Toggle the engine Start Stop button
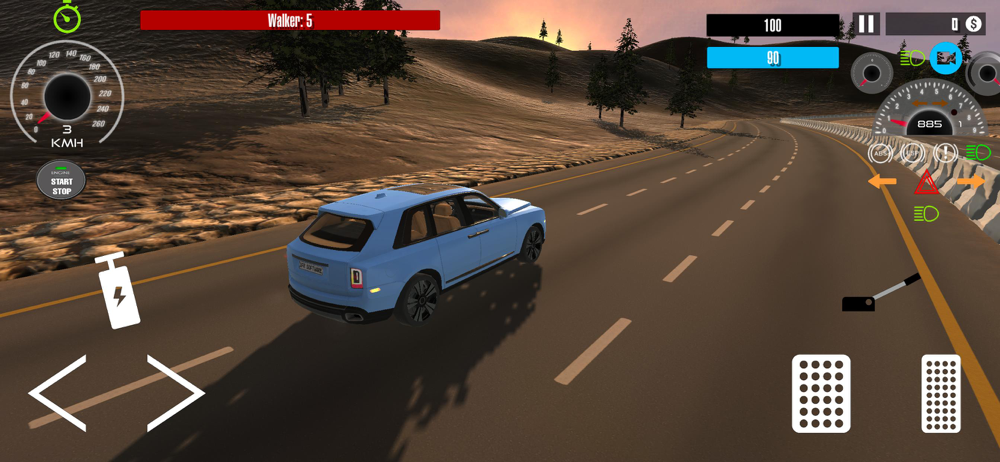This screenshot has width=1000, height=462. [62, 182]
